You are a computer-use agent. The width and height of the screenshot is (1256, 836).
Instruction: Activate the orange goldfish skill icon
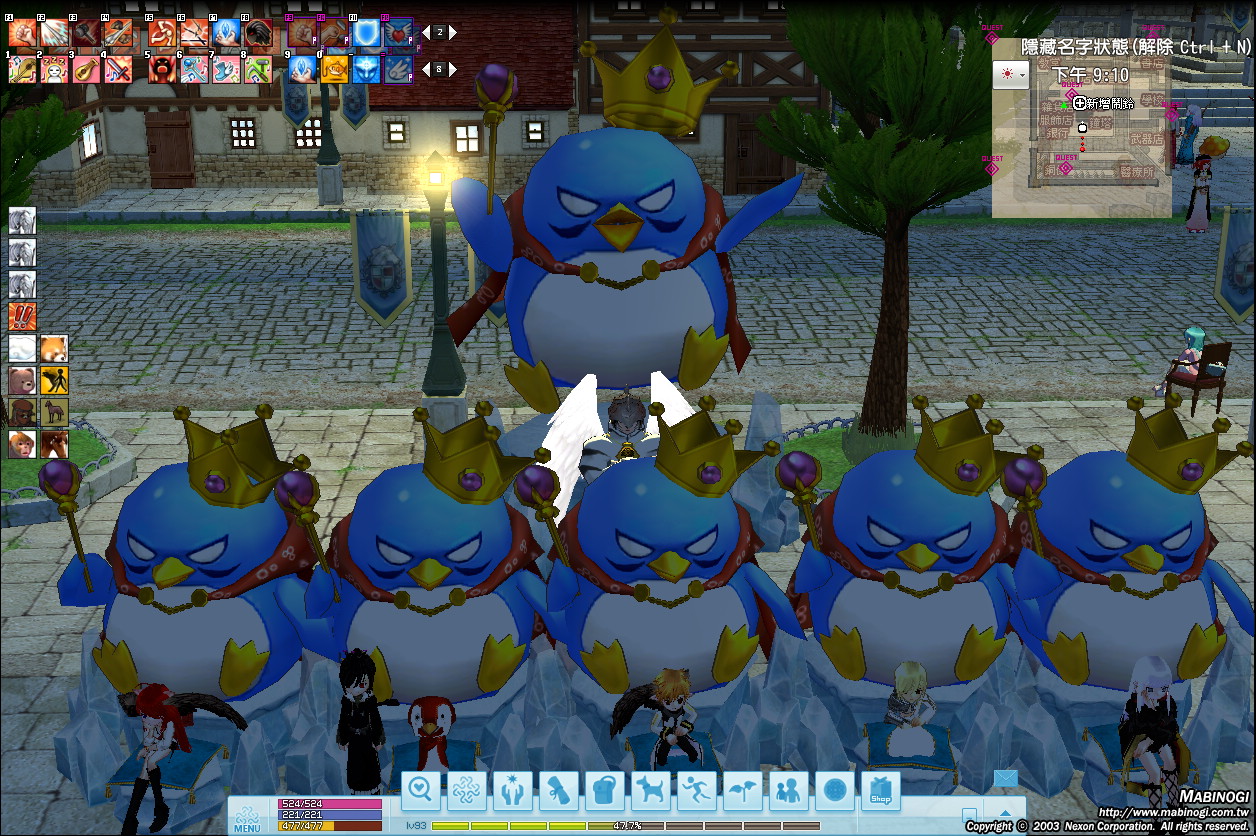(335, 69)
